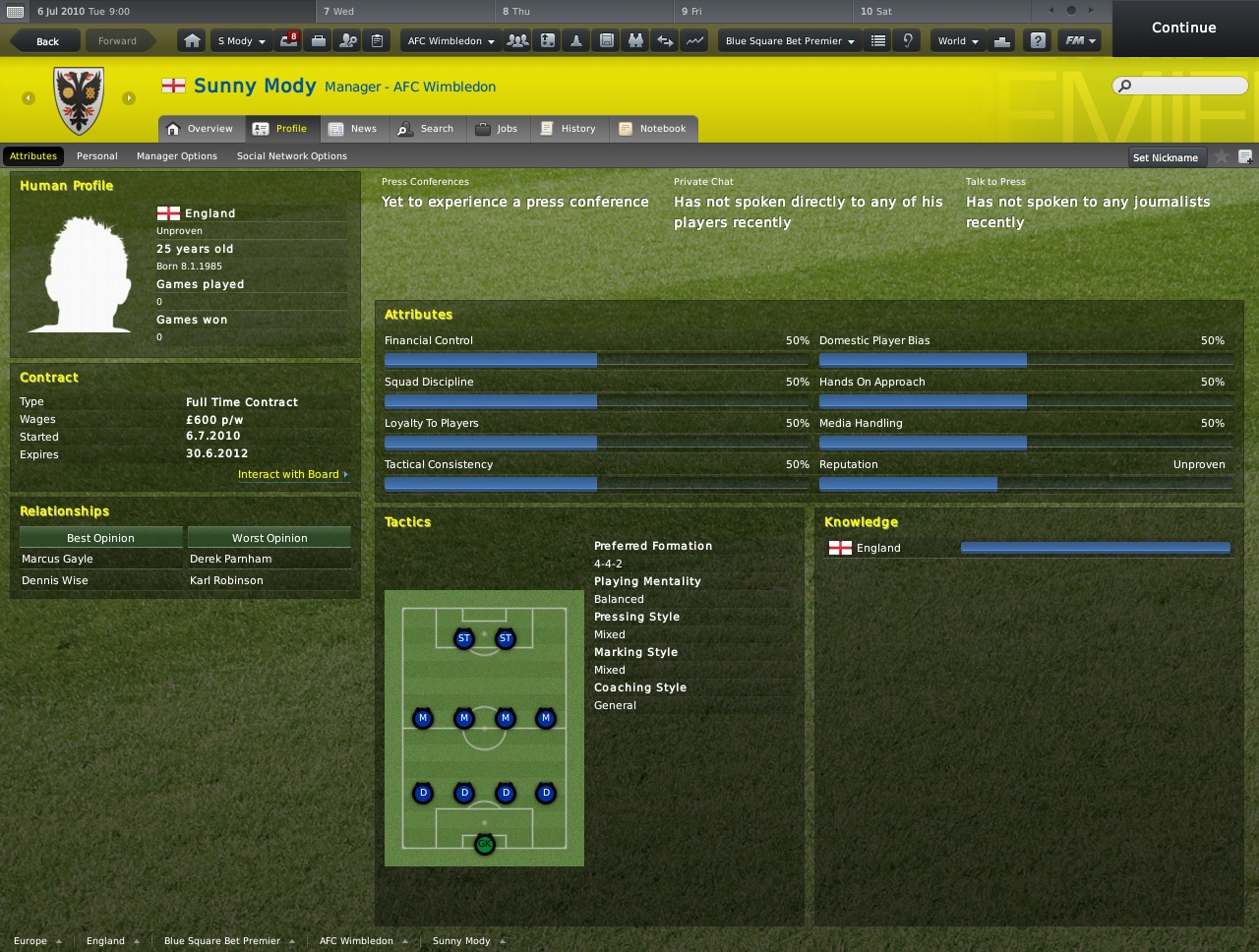Click the clipboard notes icon

tap(376, 40)
